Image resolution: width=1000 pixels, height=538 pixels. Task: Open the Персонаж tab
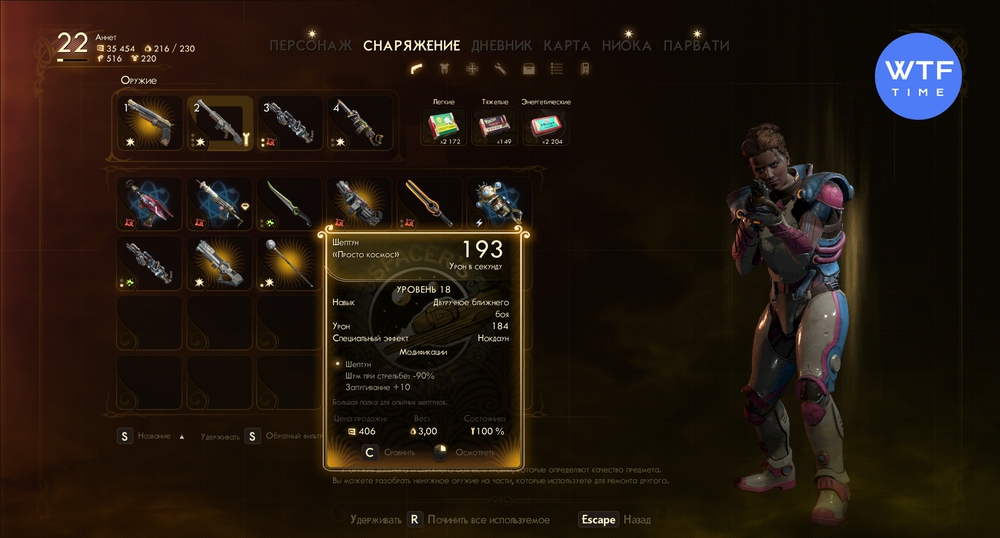pos(312,46)
